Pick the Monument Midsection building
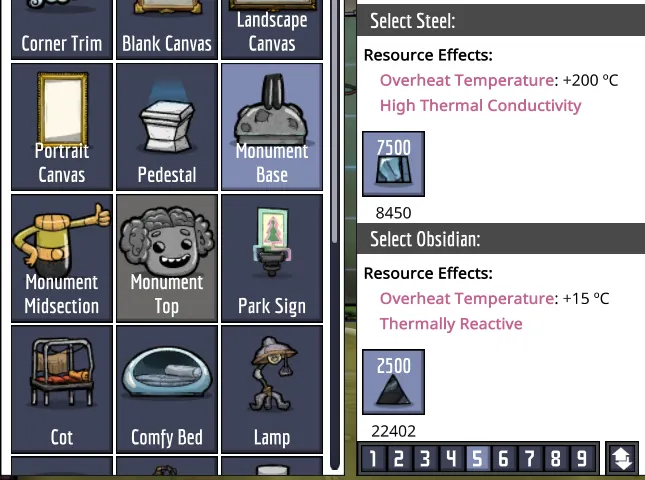 tap(61, 258)
